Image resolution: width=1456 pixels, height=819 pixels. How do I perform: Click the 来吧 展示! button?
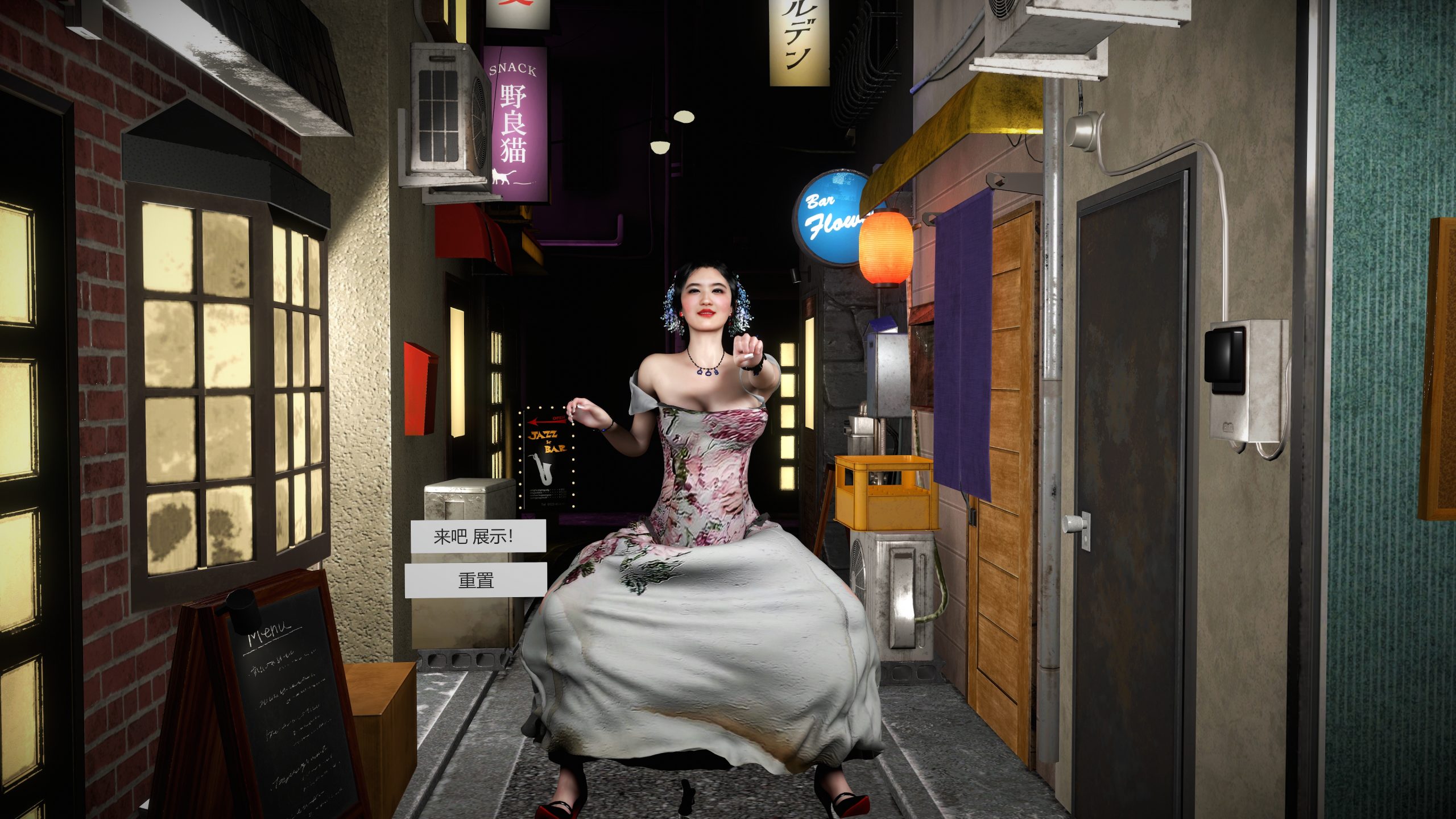(x=478, y=536)
